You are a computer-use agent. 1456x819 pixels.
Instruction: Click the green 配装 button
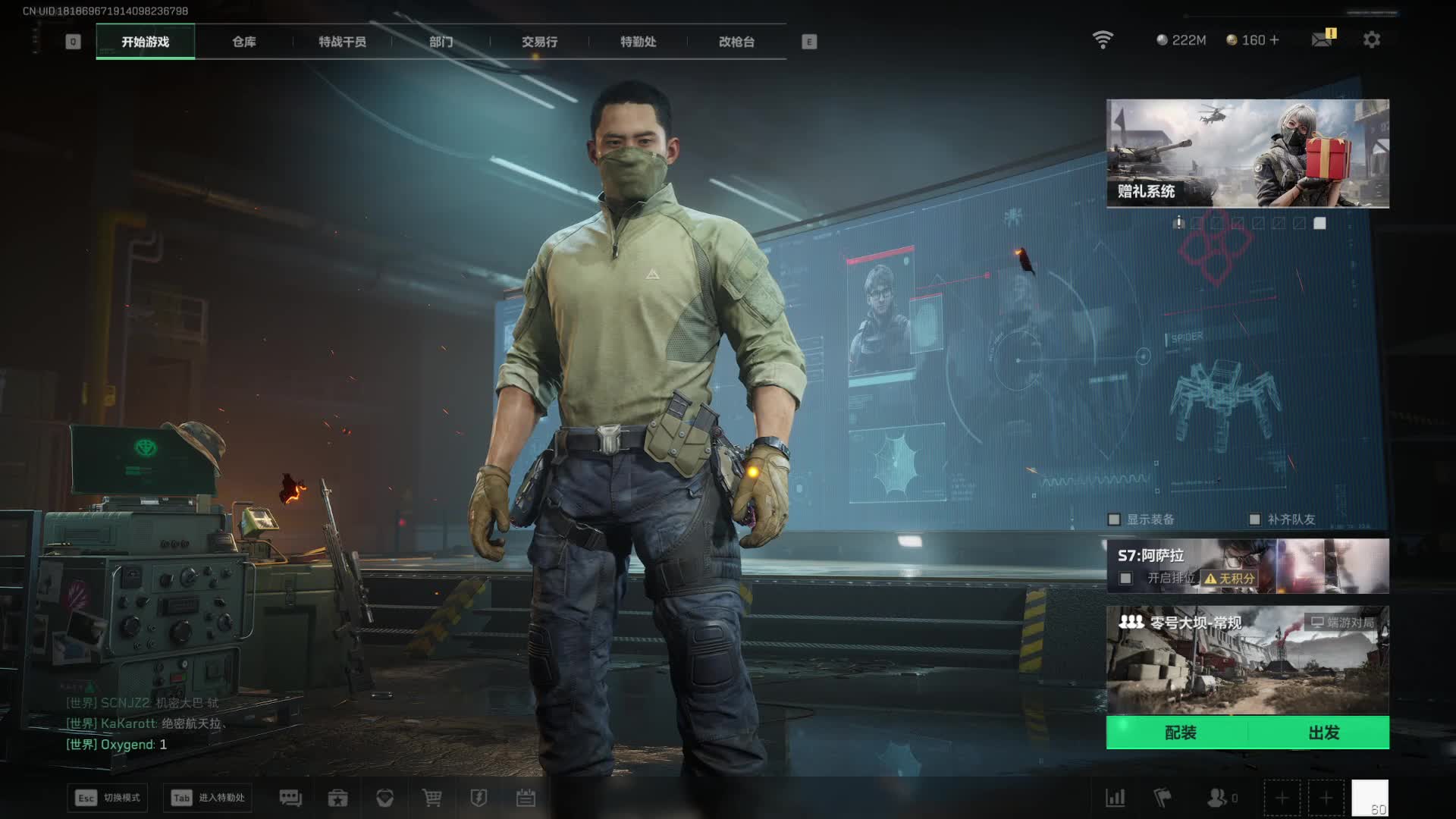[1179, 733]
